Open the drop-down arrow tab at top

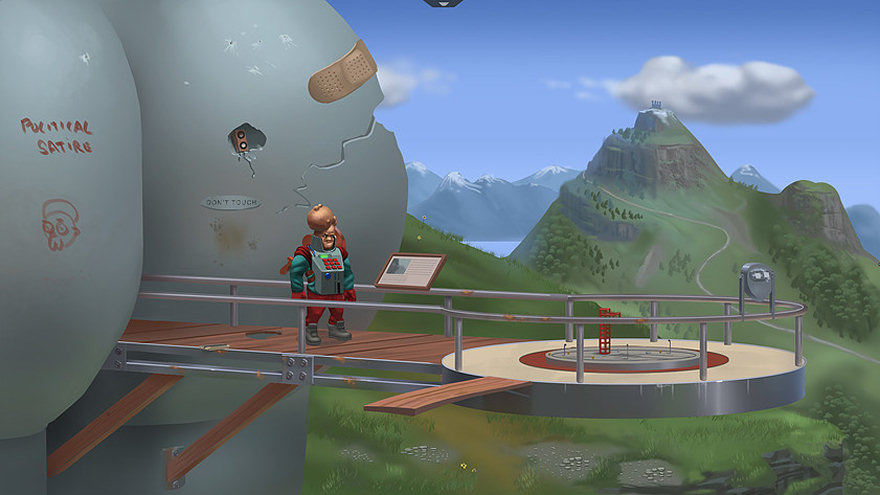coord(442,3)
